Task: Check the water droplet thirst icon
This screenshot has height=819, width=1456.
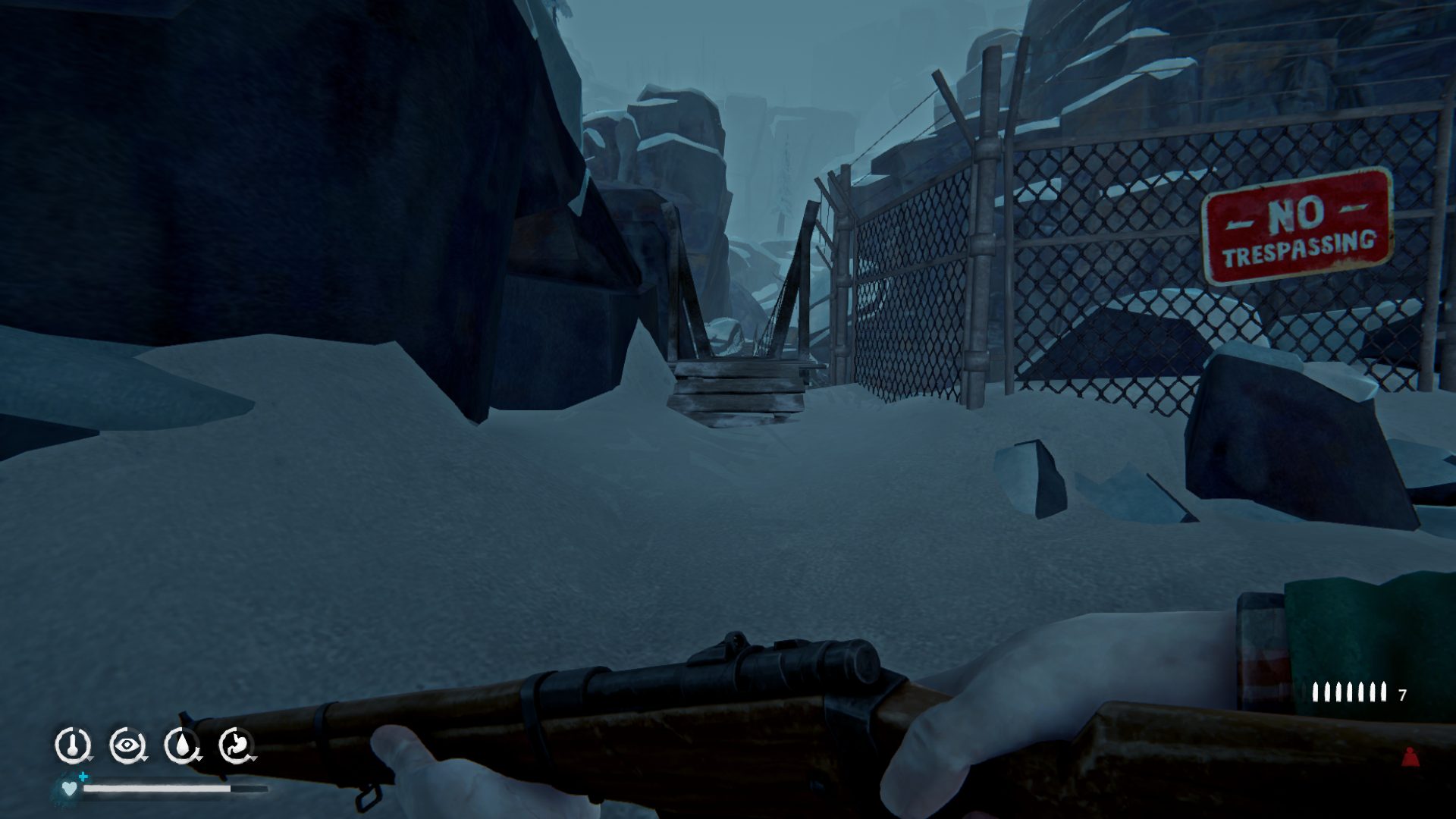Action: (181, 745)
